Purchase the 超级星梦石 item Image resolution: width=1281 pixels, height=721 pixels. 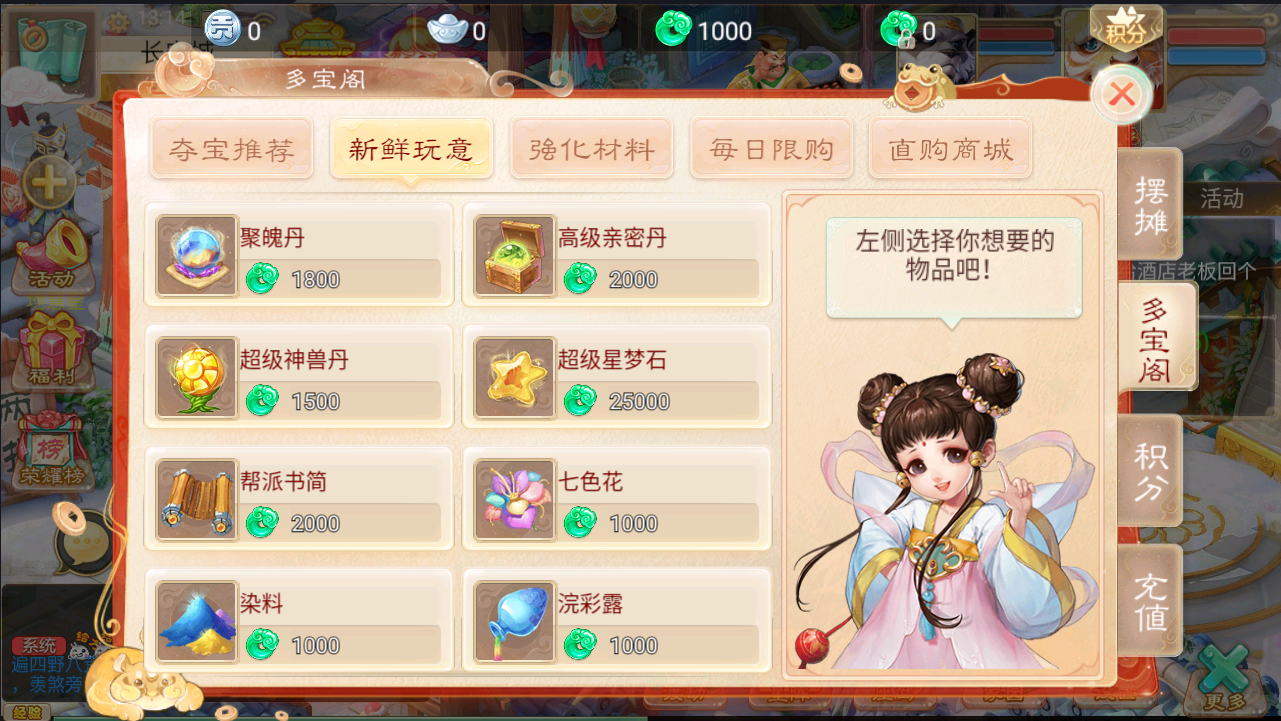(616, 377)
